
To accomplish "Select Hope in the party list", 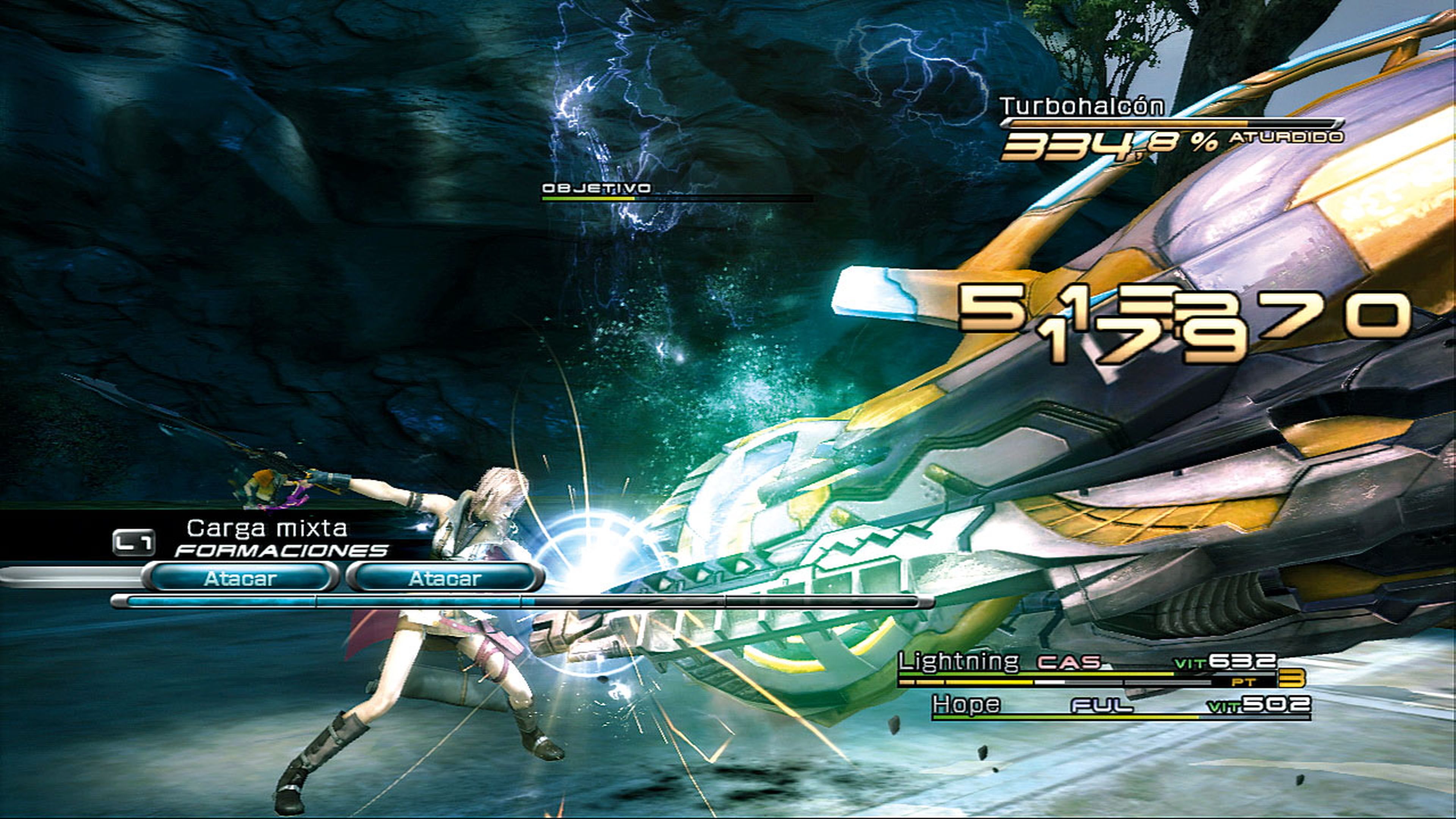I will click(x=966, y=705).
